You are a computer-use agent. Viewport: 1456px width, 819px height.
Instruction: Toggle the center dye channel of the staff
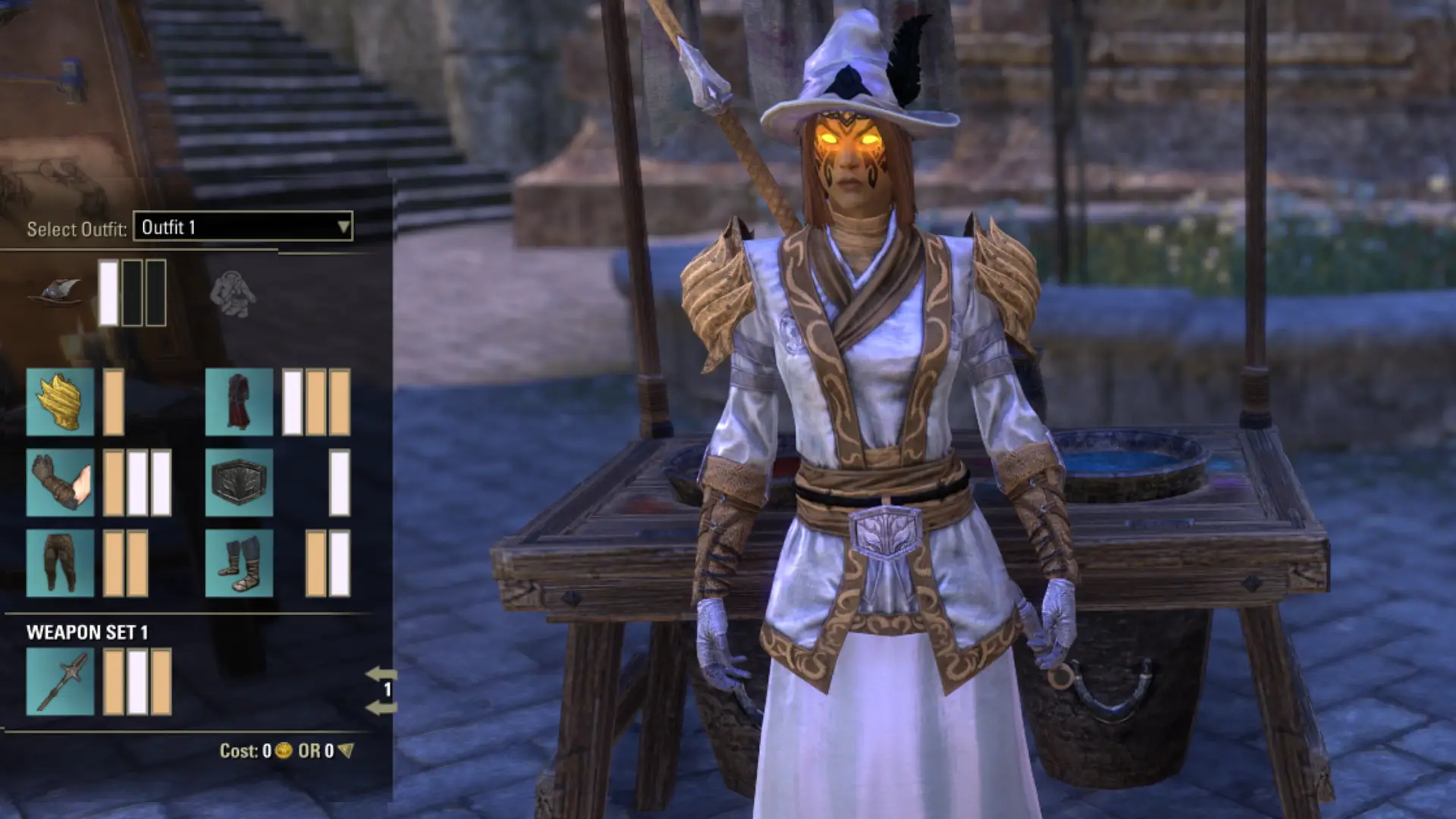click(x=137, y=680)
